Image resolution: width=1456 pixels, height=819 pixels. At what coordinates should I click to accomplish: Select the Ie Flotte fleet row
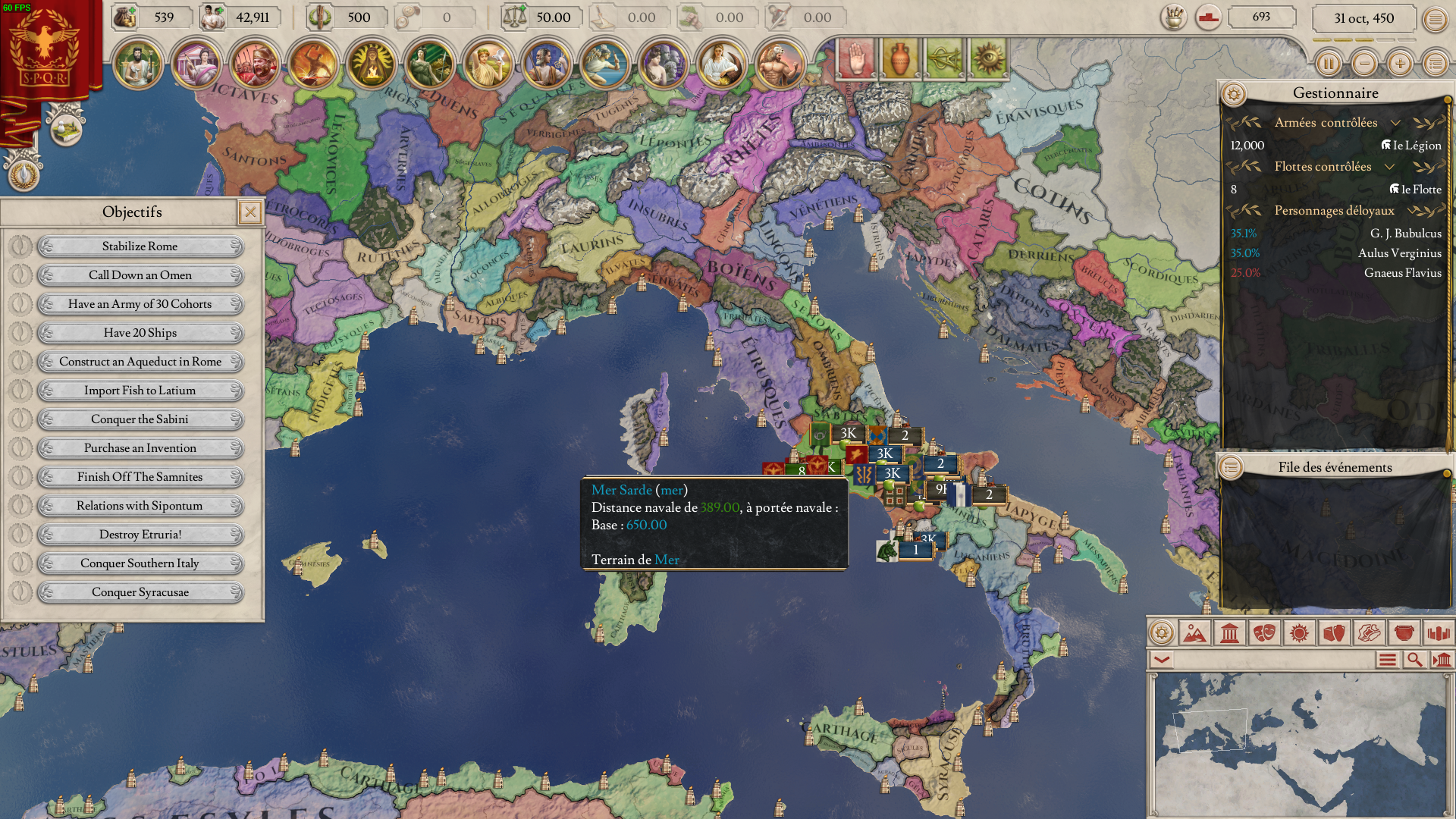1335,190
